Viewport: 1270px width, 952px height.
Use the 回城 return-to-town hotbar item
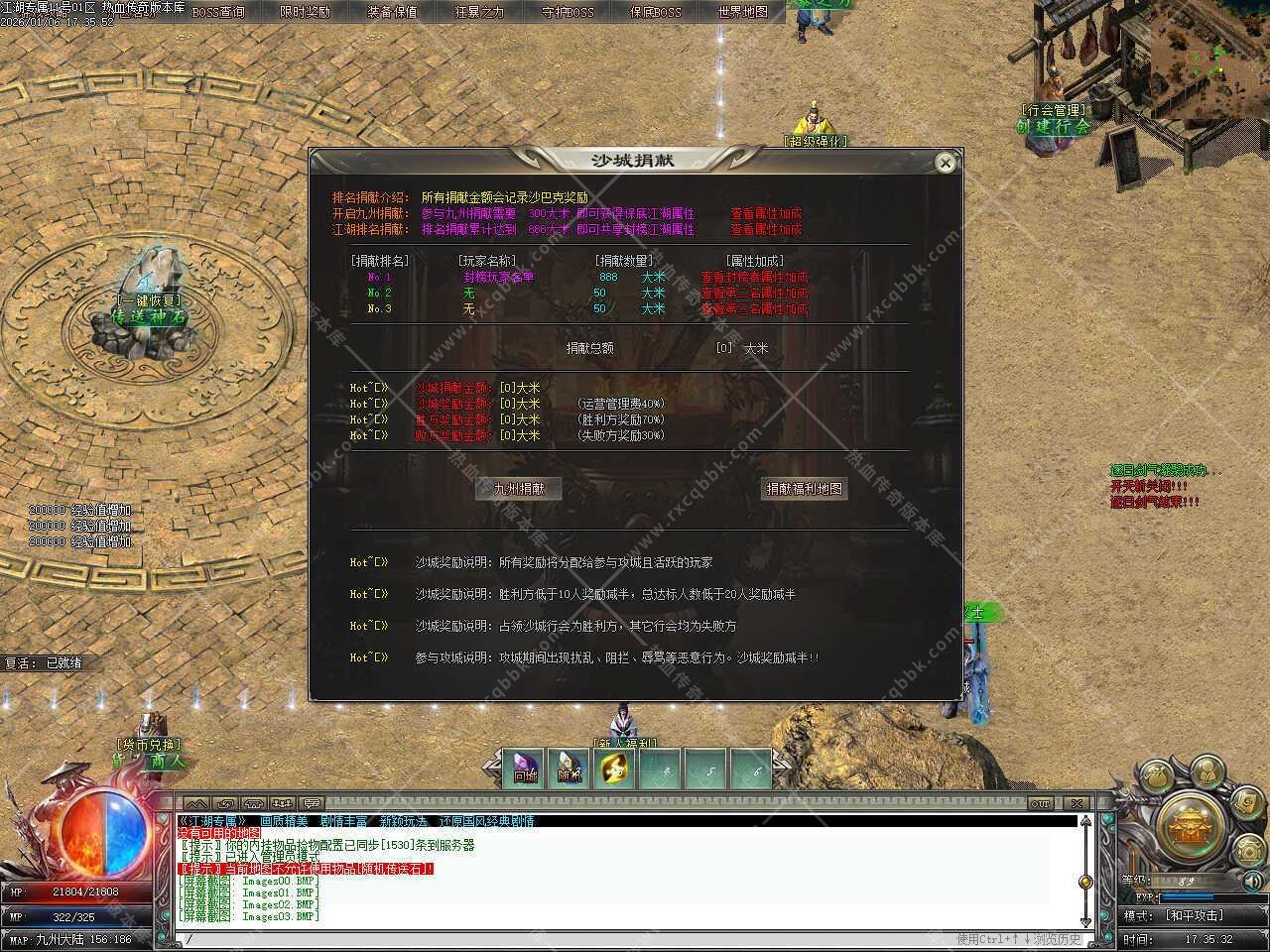(525, 770)
